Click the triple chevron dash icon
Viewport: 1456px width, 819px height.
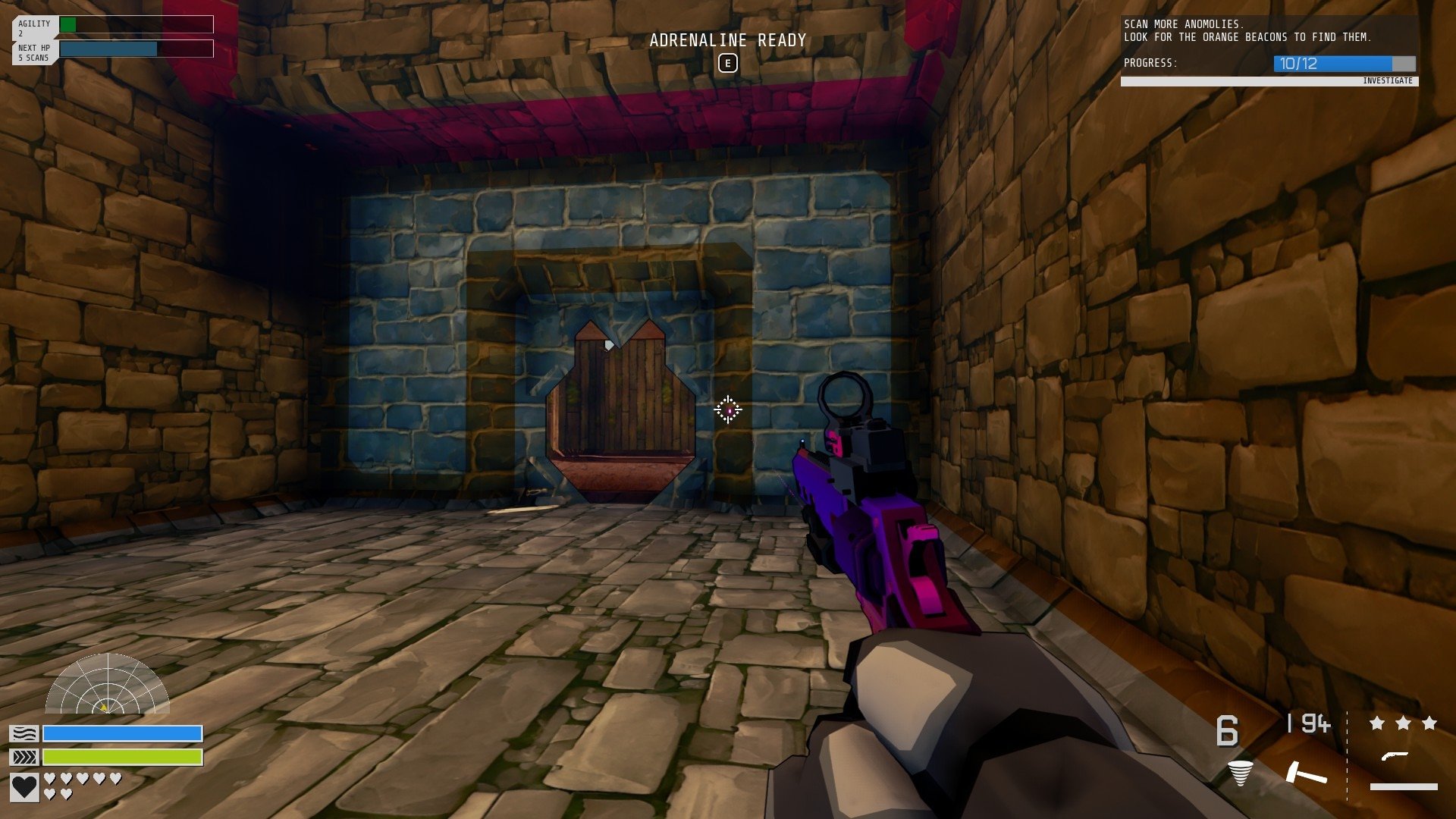[24, 757]
